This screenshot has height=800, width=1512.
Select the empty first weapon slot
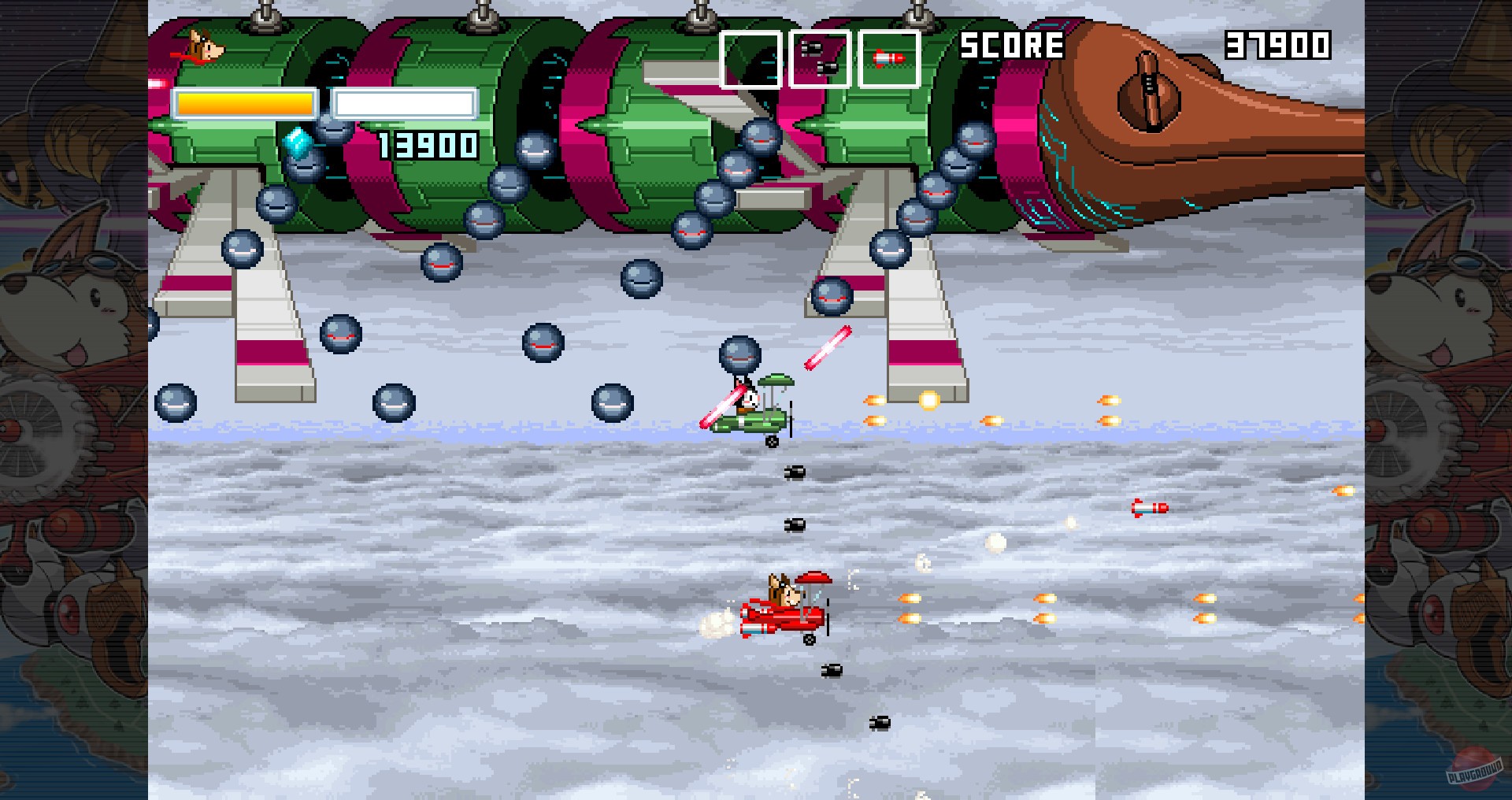pyautogui.click(x=750, y=57)
